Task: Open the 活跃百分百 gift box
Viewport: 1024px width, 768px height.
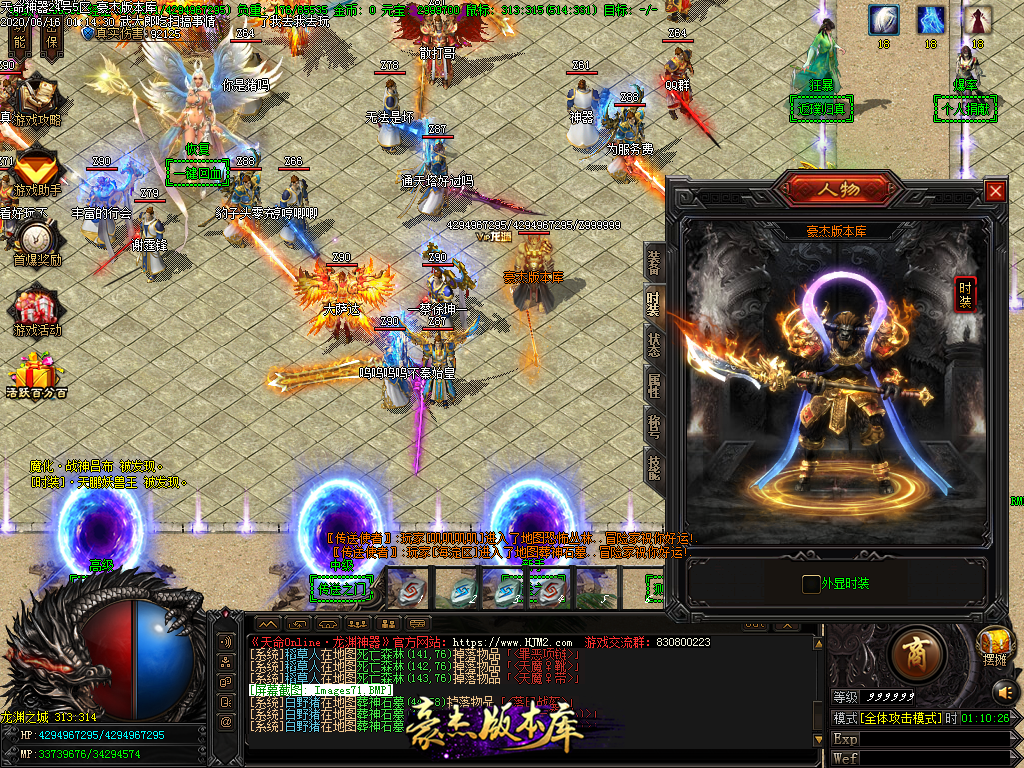Action: [36, 376]
